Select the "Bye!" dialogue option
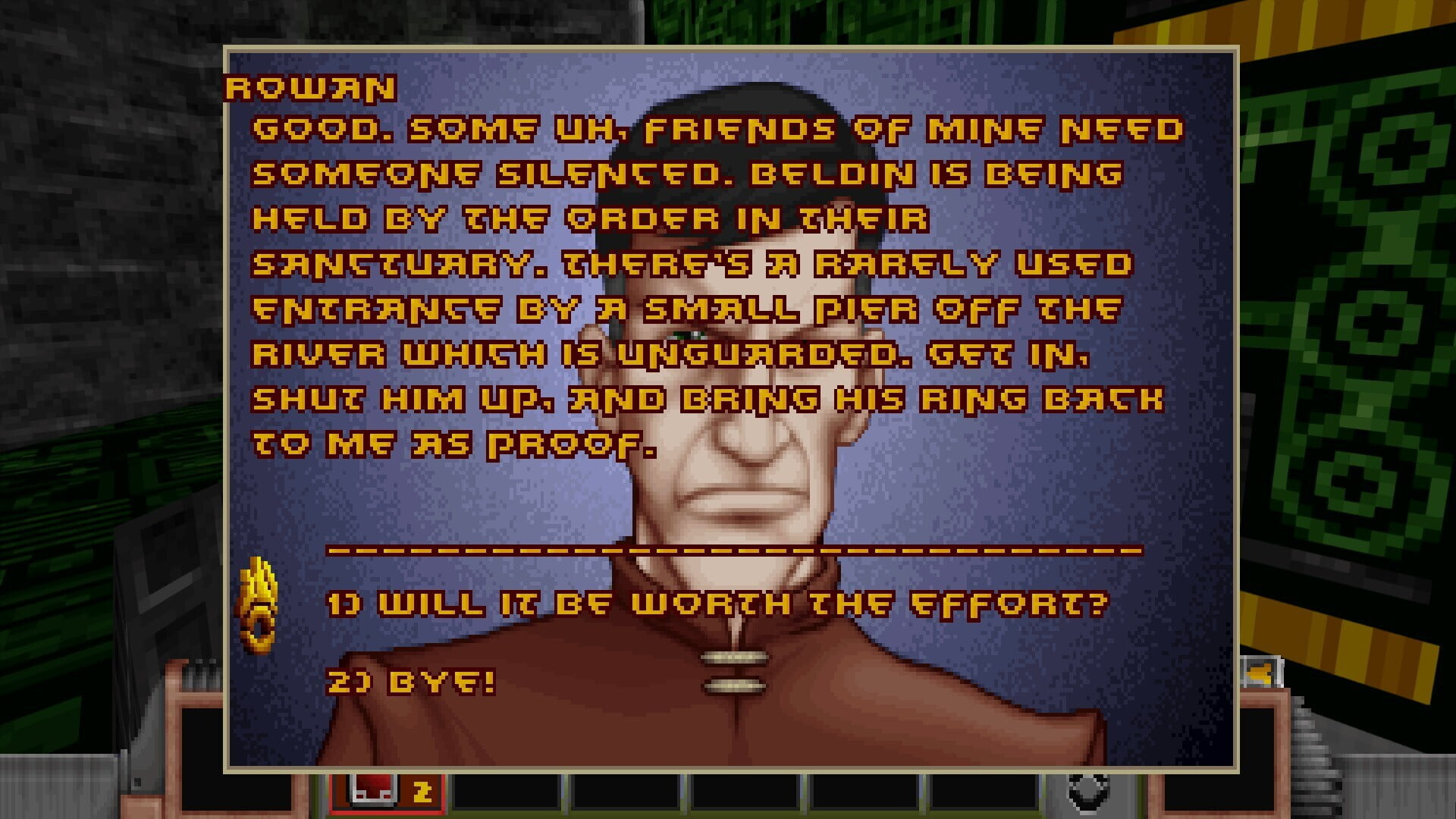 [411, 682]
